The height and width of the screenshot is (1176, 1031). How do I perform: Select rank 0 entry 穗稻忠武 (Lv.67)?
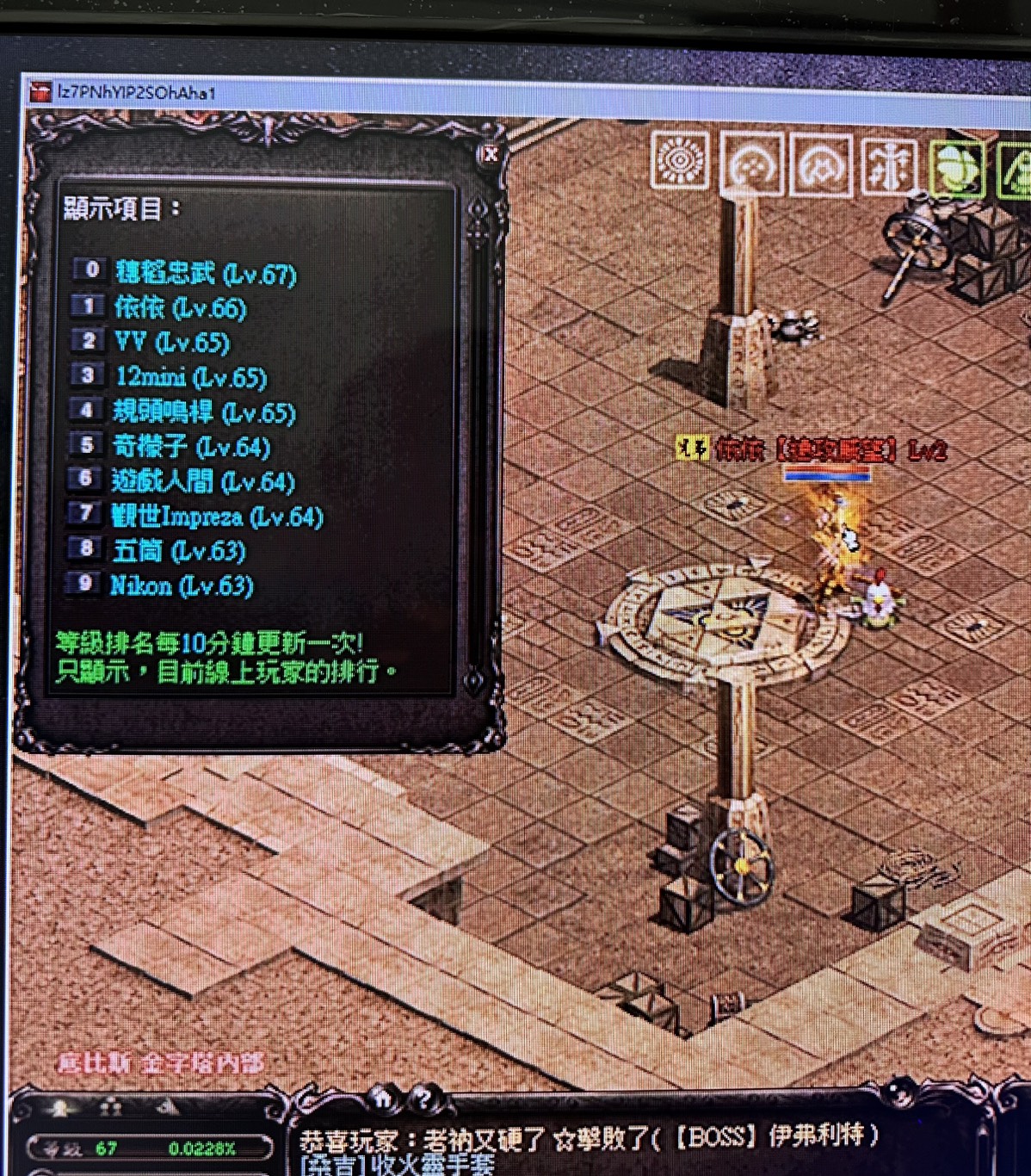[206, 274]
